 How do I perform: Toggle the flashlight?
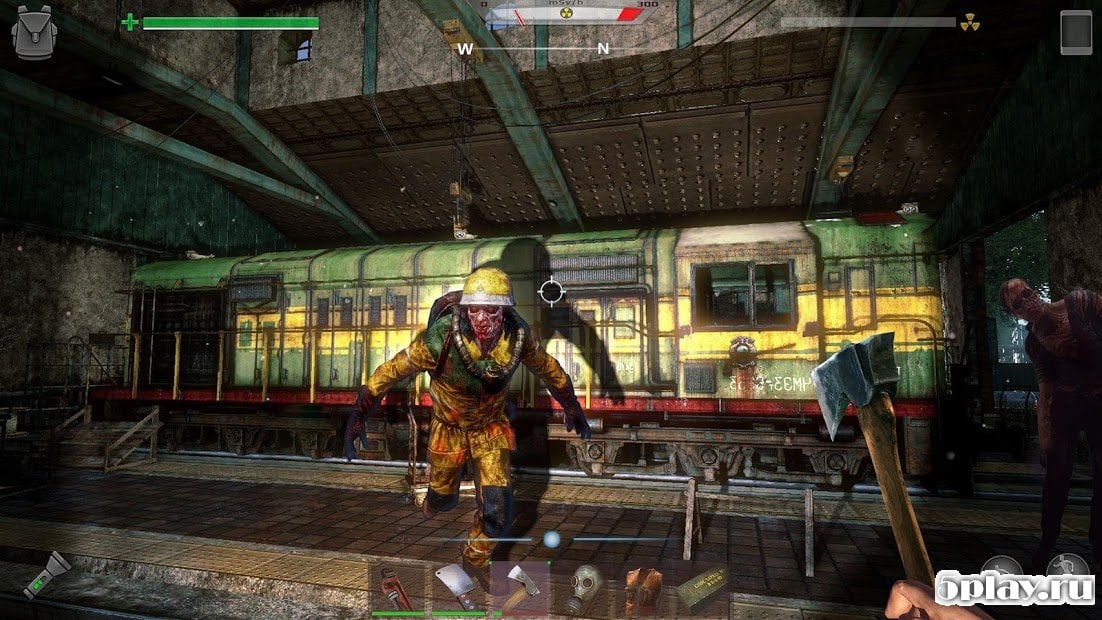[x=47, y=577]
